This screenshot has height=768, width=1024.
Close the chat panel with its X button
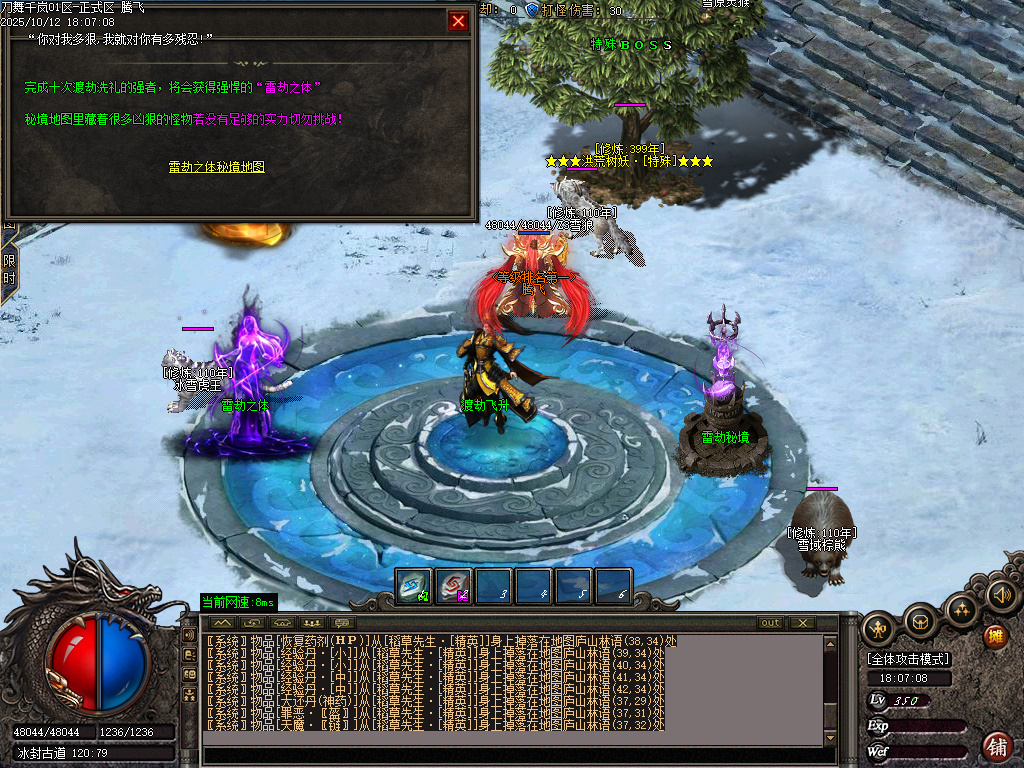coord(802,623)
